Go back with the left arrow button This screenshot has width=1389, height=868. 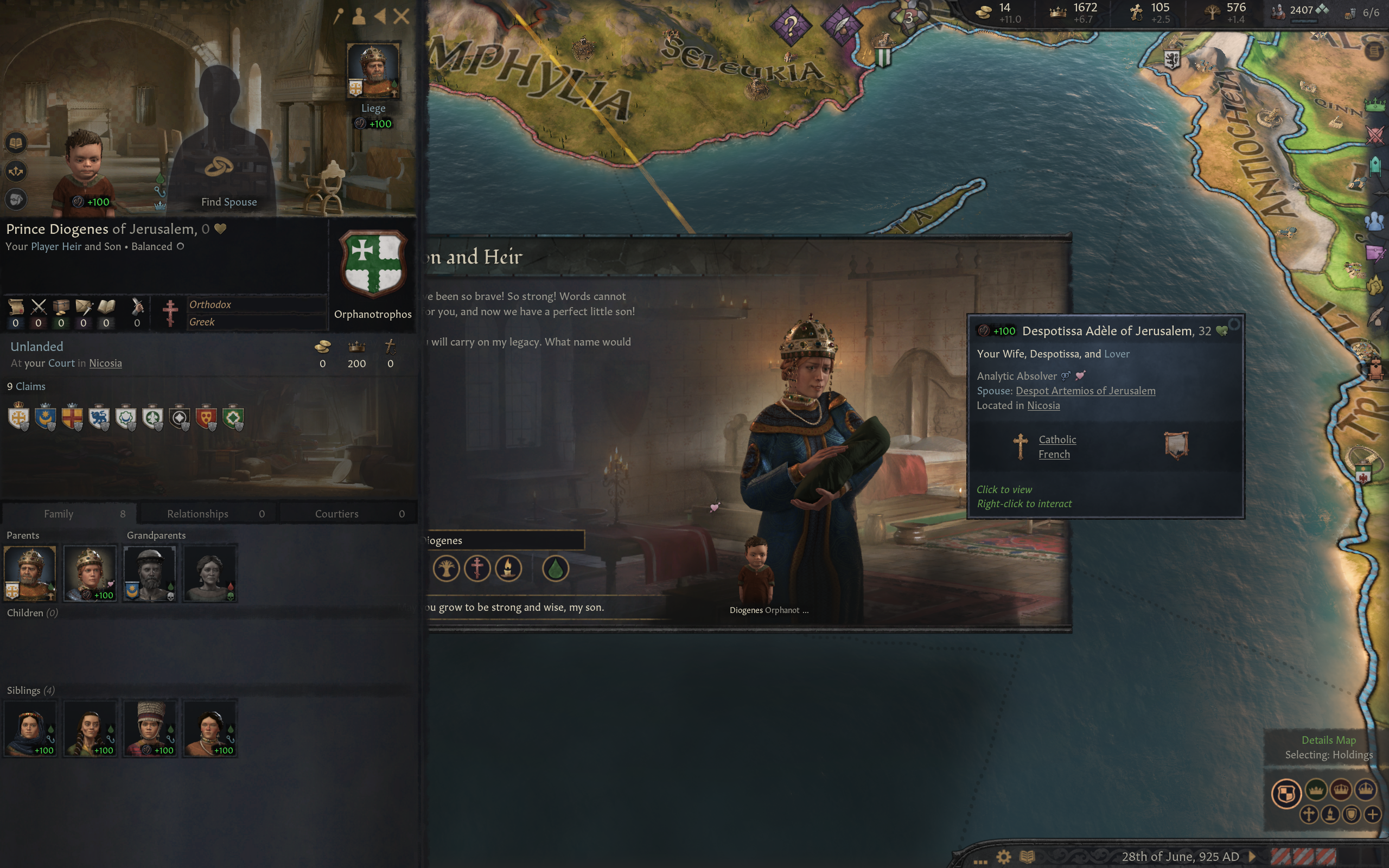tap(380, 16)
